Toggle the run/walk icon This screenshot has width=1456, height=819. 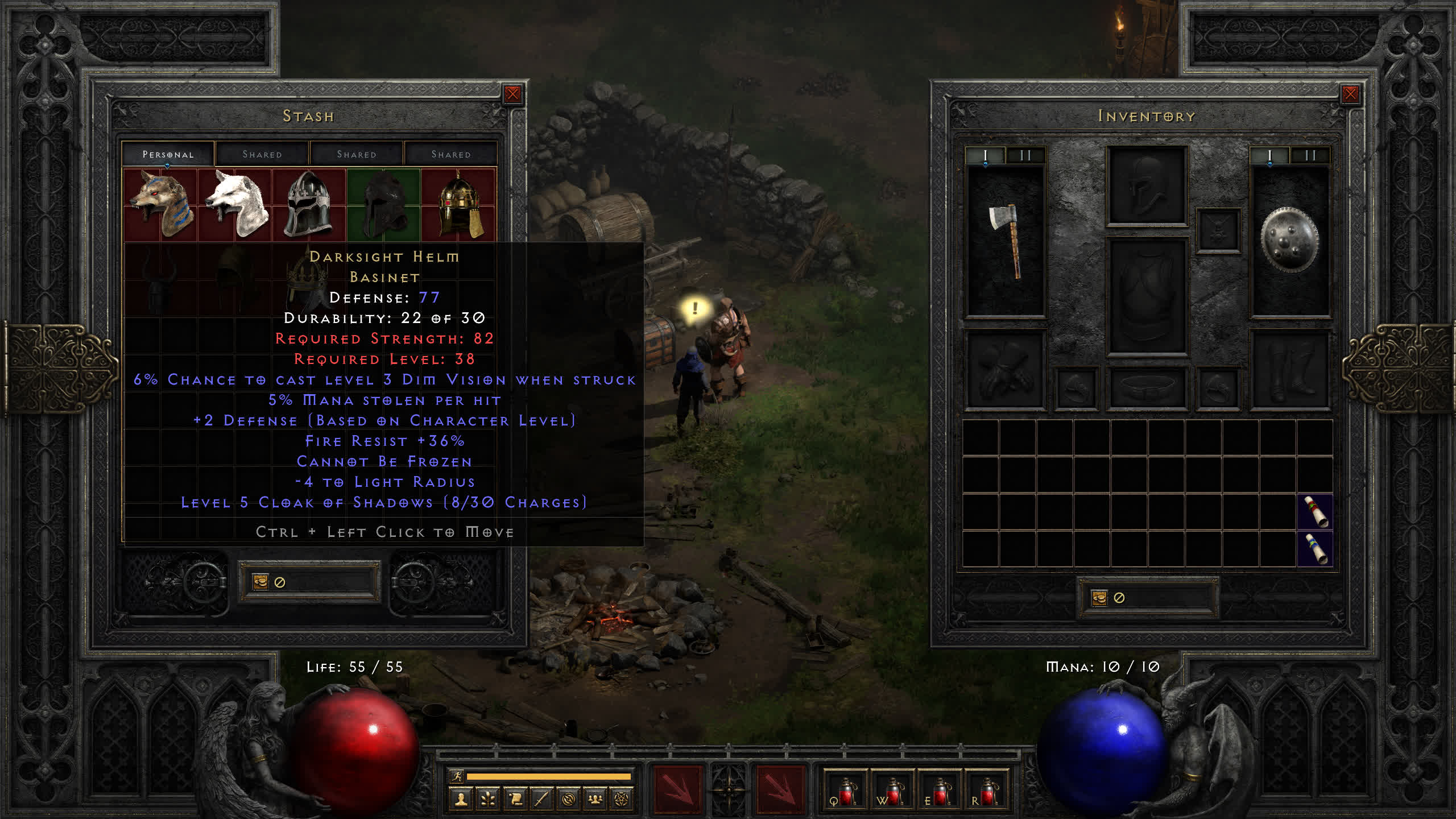click(x=457, y=776)
